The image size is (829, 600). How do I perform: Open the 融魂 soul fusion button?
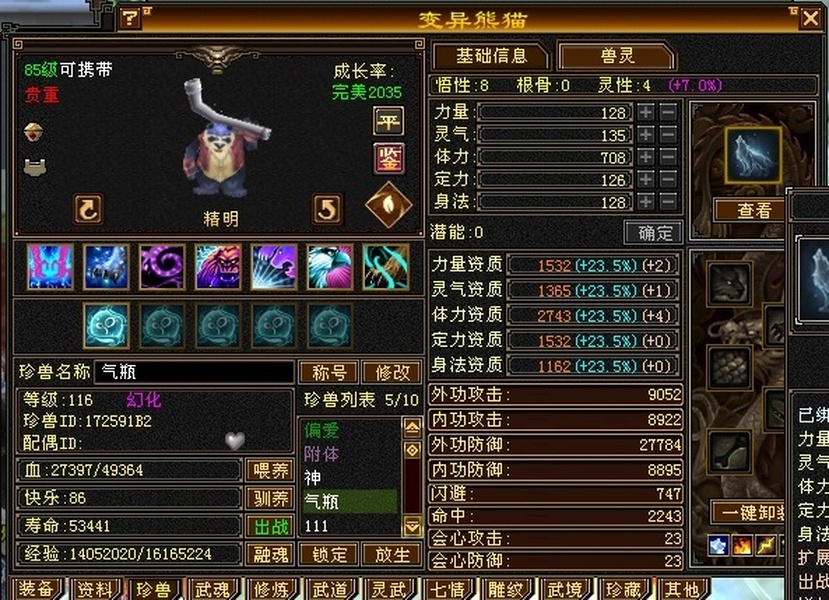tap(269, 554)
